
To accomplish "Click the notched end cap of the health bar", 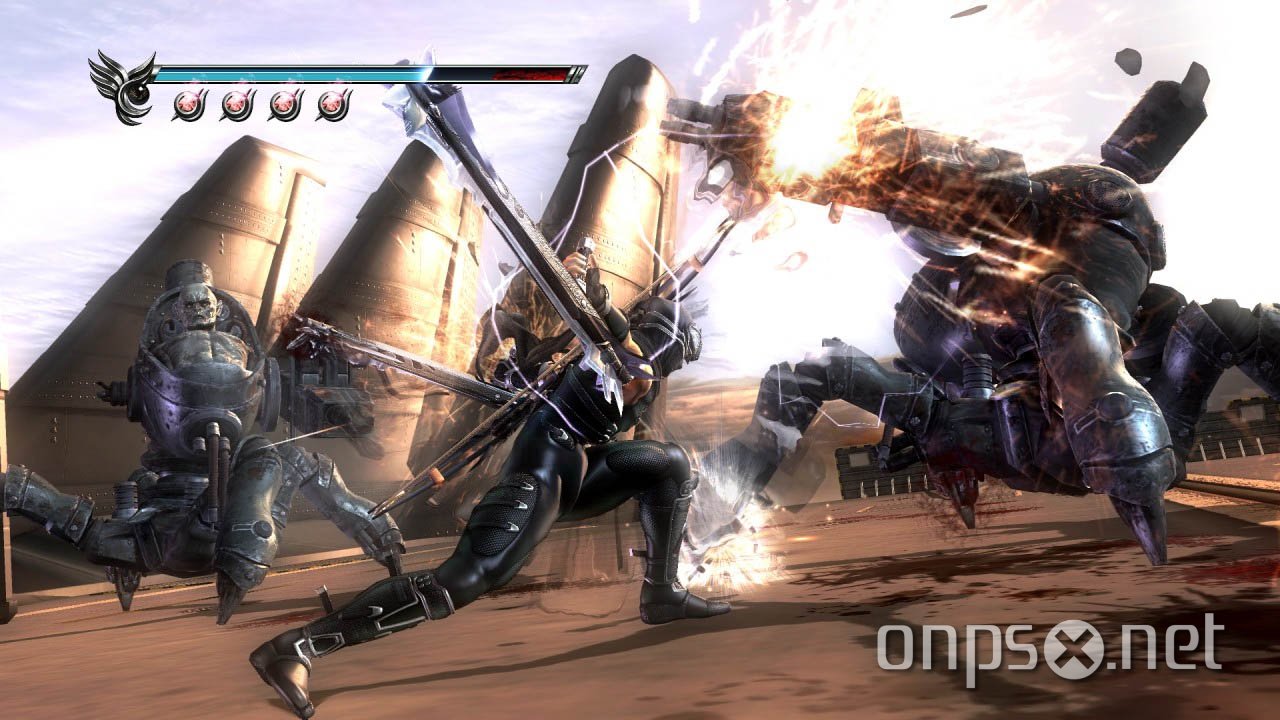I will pyautogui.click(x=574, y=73).
